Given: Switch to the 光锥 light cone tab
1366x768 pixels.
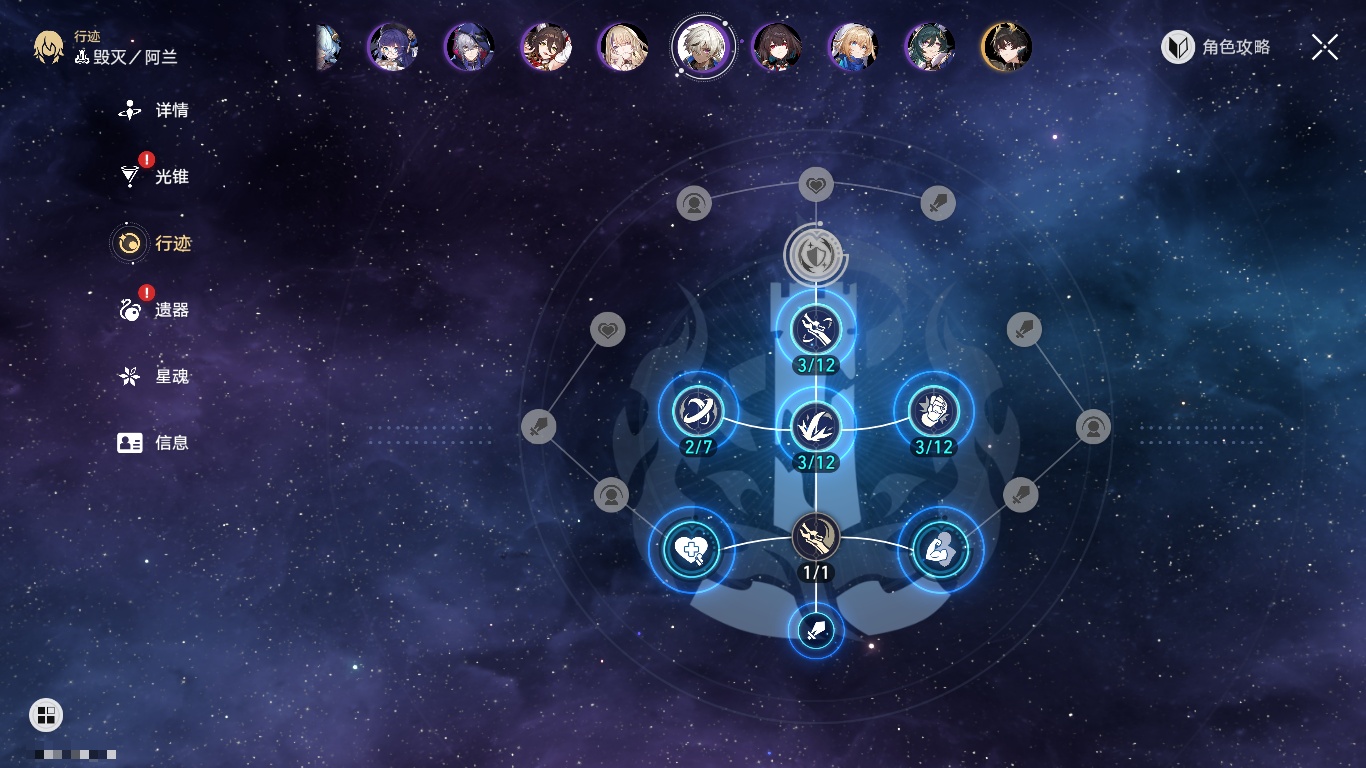Looking at the screenshot, I should tap(155, 177).
